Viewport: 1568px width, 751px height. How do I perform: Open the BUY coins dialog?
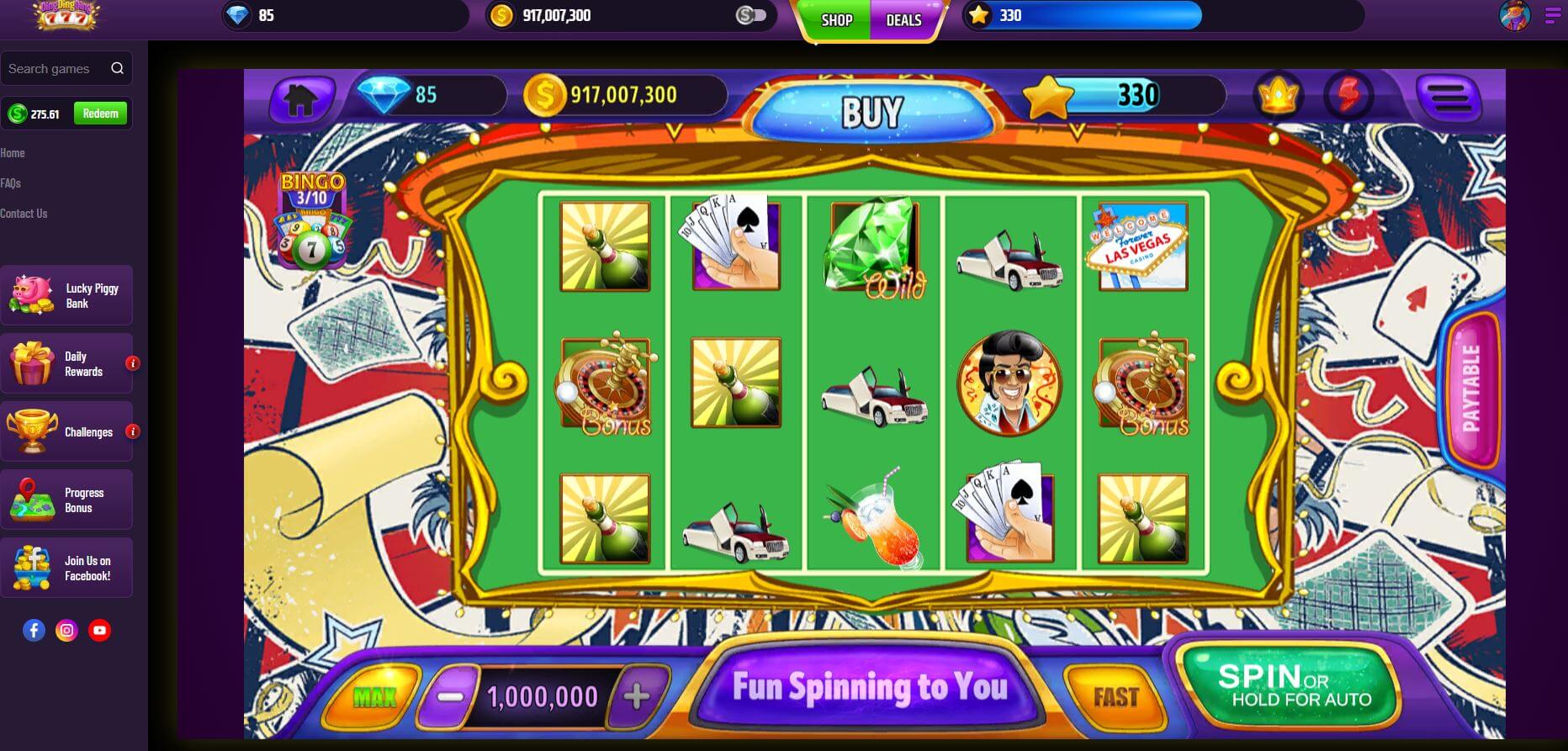tap(871, 108)
